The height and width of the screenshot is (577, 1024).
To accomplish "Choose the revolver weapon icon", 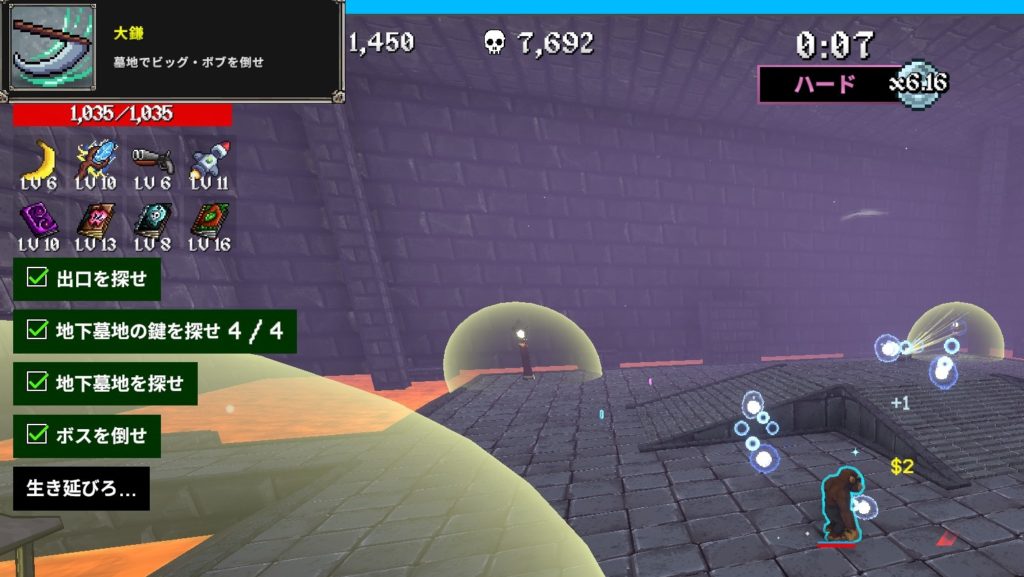I will coord(152,158).
